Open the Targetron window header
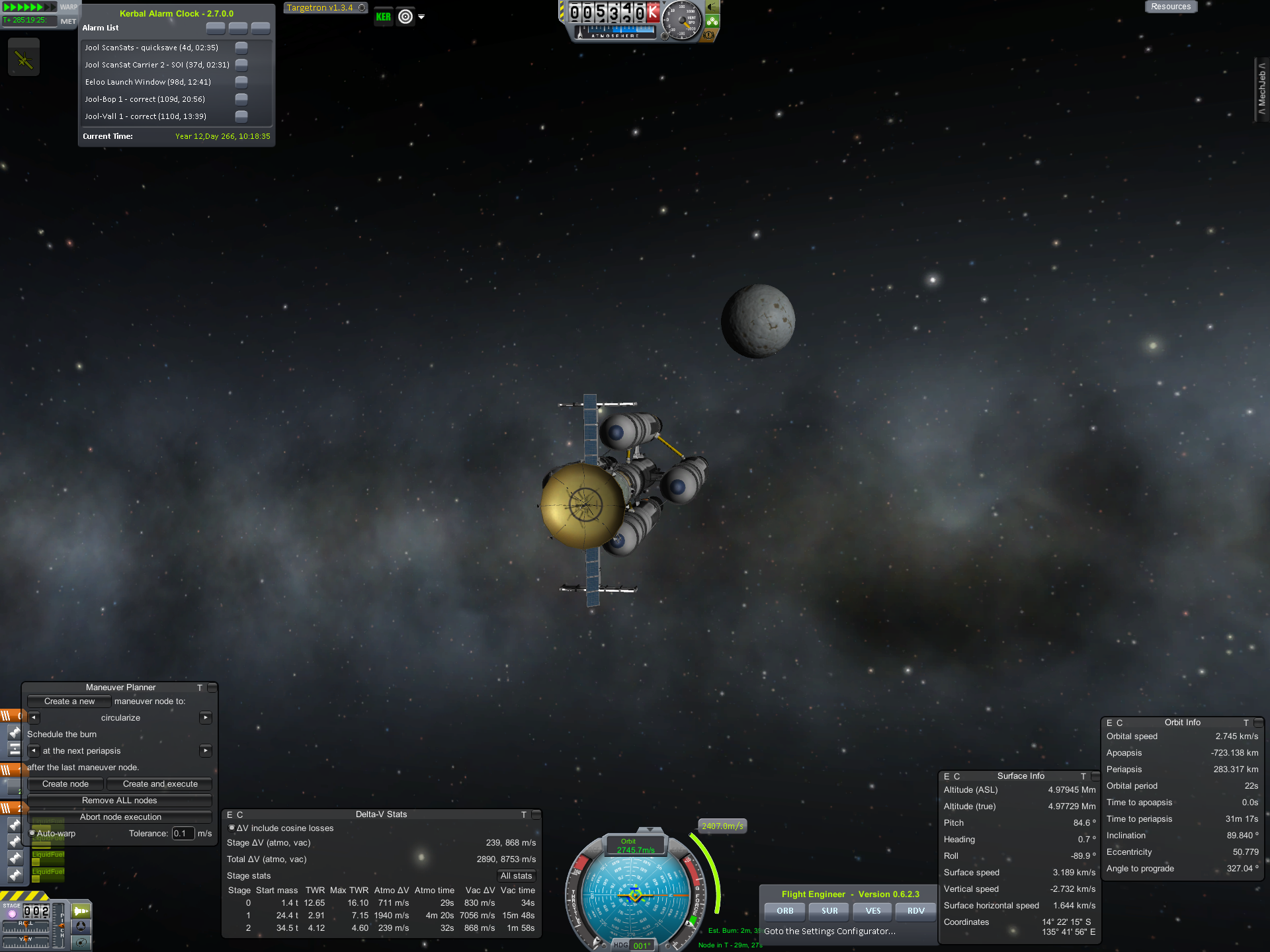Viewport: 1270px width, 952px height. (x=320, y=8)
